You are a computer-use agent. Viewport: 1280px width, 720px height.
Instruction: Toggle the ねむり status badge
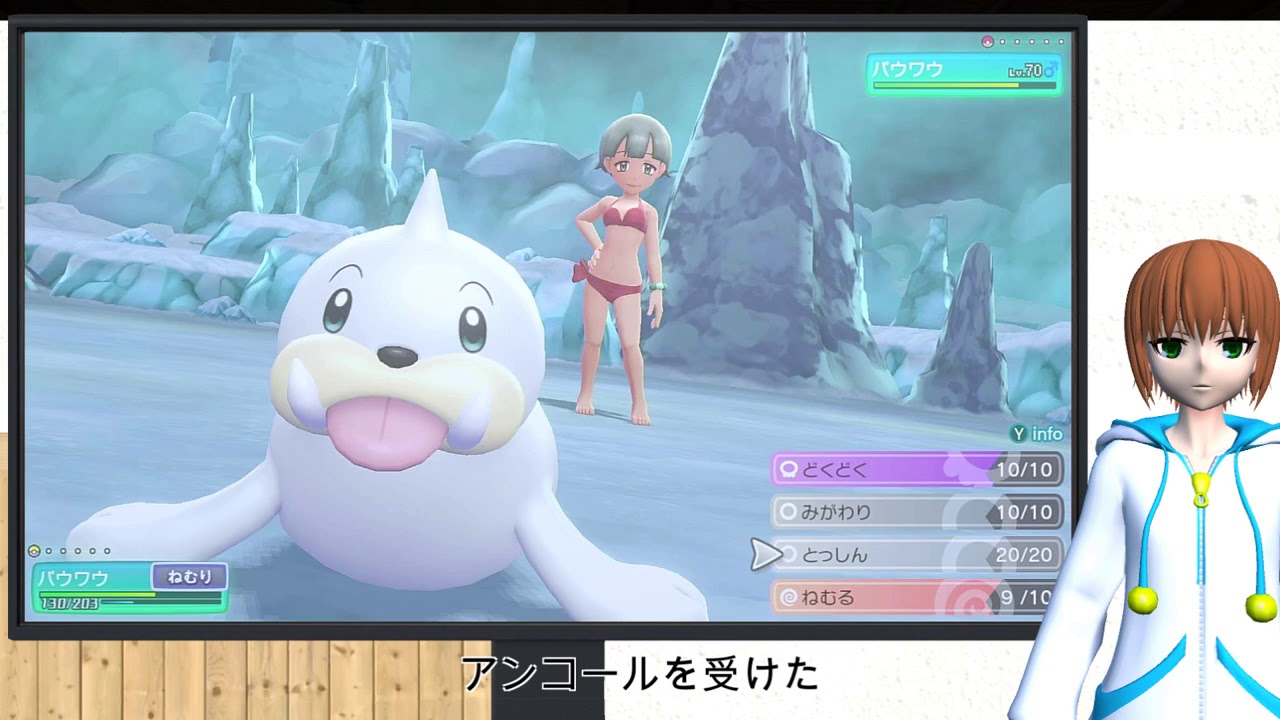tap(189, 577)
